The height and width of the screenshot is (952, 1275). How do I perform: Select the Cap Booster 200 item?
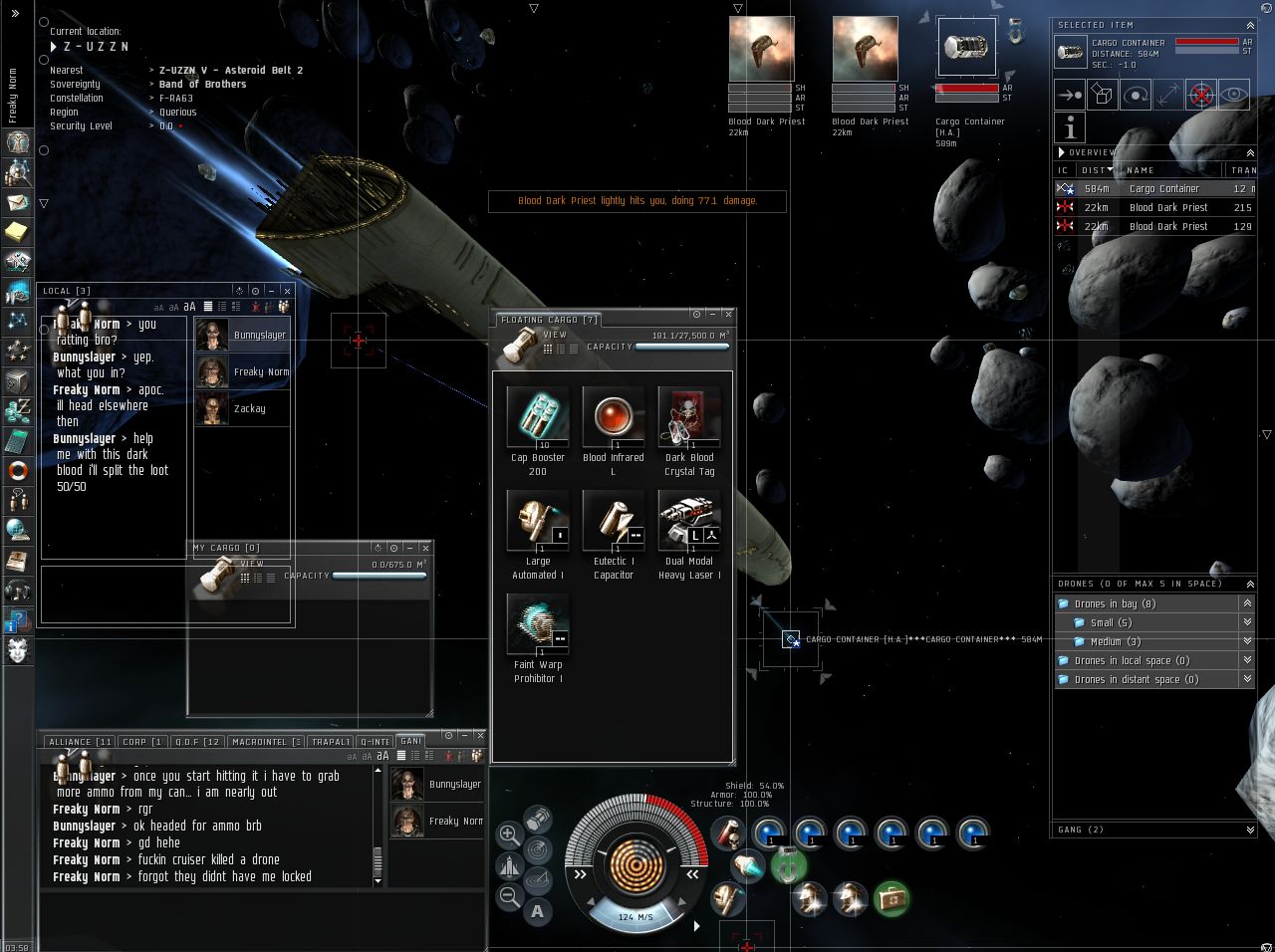pyautogui.click(x=538, y=417)
